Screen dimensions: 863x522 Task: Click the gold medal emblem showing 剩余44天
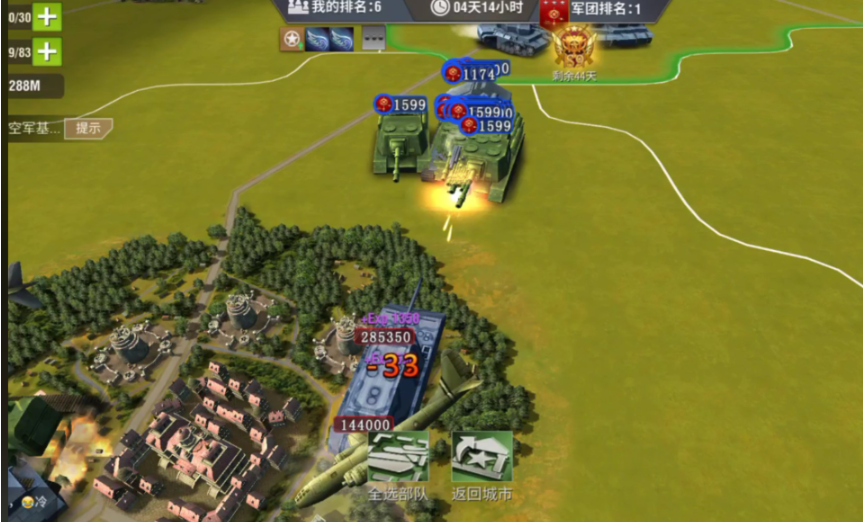coord(574,48)
